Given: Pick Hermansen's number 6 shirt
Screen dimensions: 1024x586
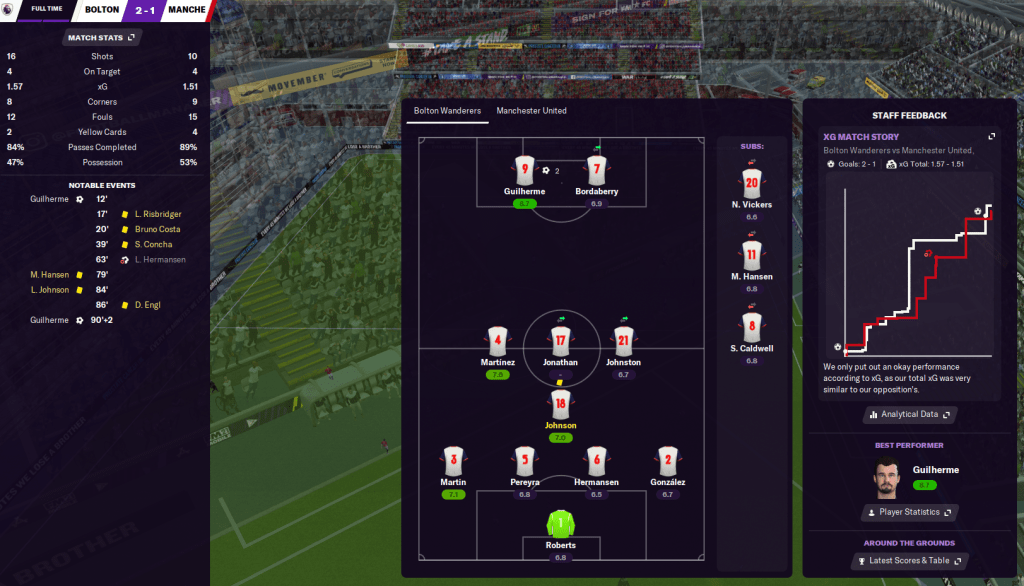Looking at the screenshot, I should (x=597, y=461).
